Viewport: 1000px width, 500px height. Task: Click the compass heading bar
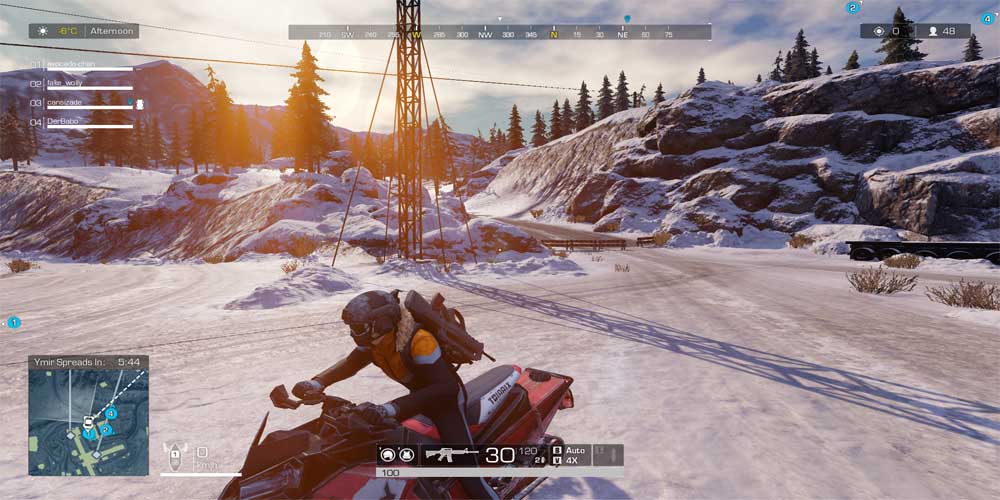[500, 33]
